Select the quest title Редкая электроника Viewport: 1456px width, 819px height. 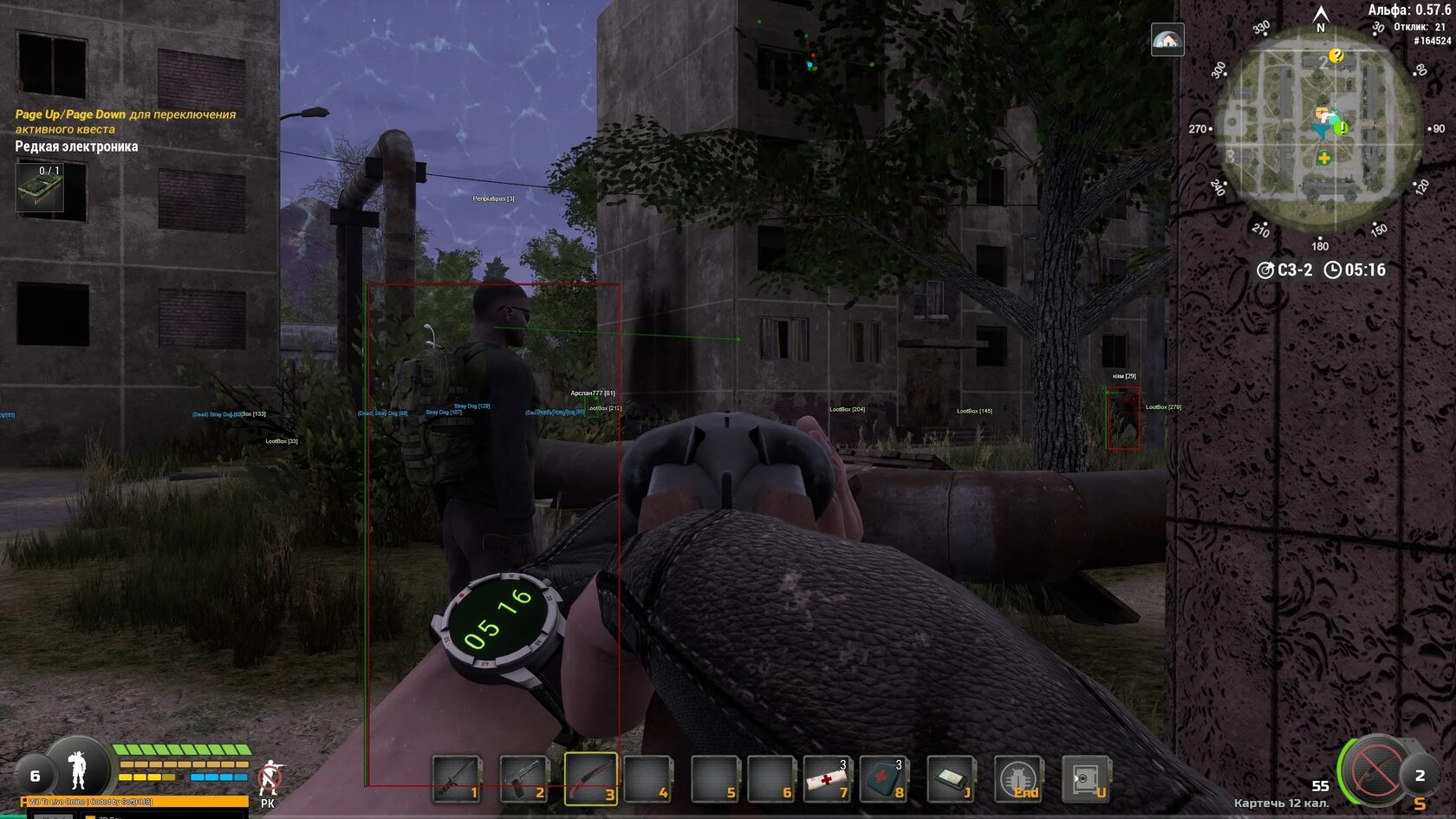75,146
